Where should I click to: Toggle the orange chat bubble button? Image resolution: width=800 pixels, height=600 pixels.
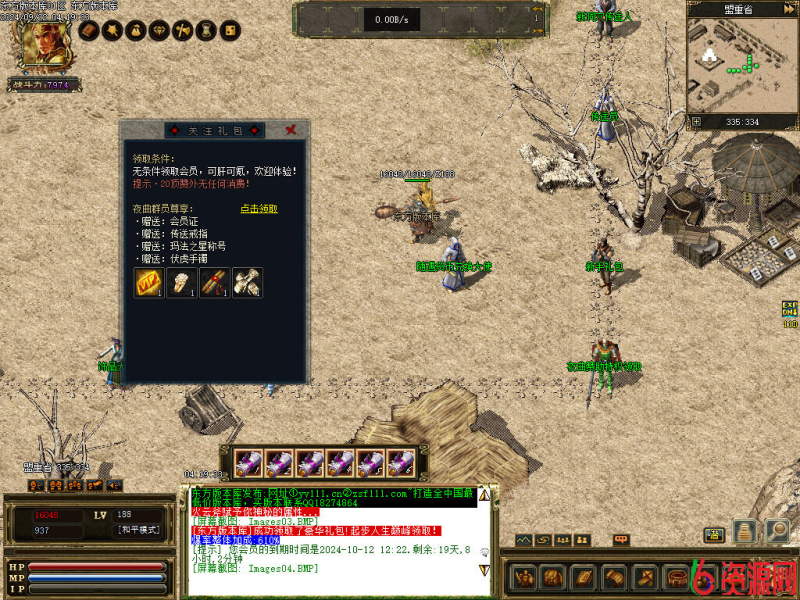click(622, 540)
